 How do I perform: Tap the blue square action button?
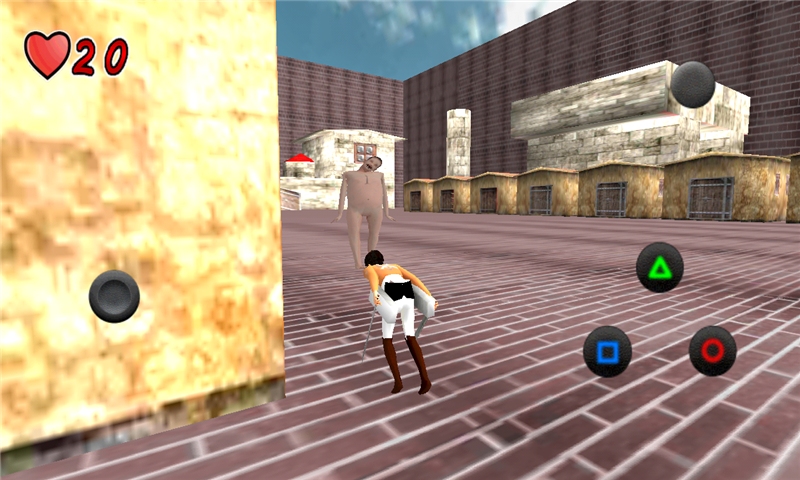click(607, 351)
